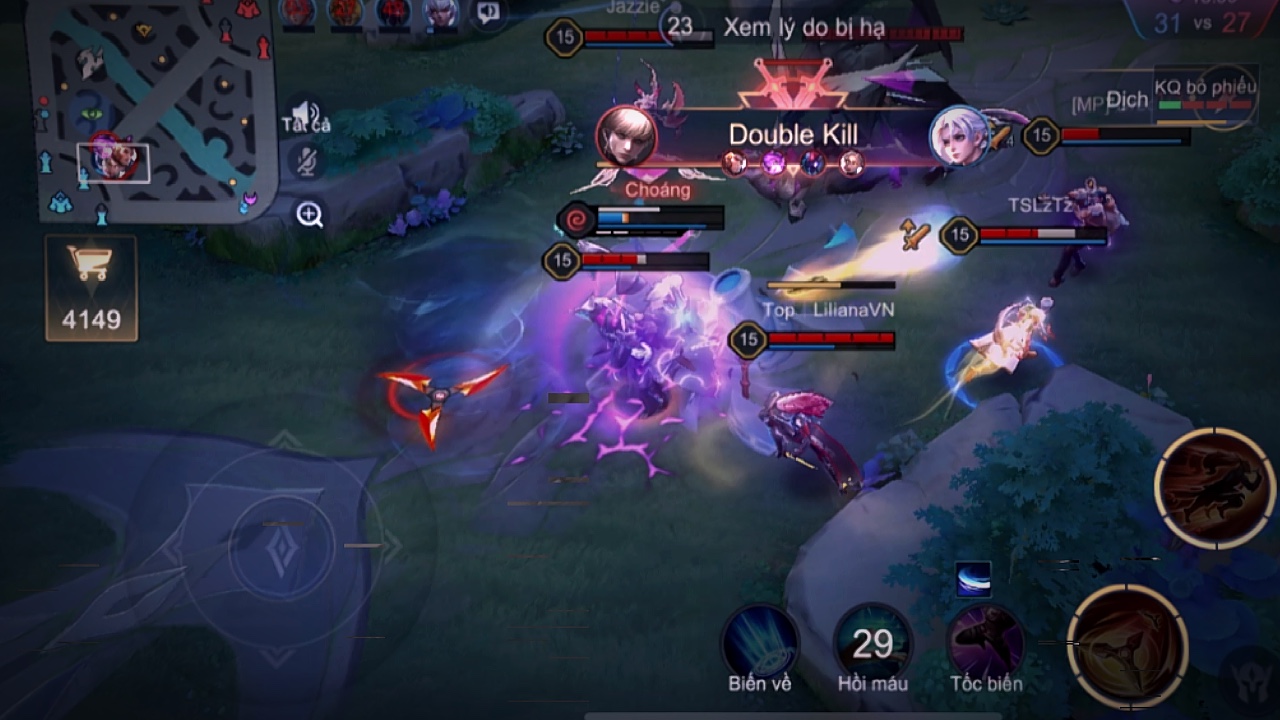This screenshot has width=1280, height=720.
Task: Open the "KQ bỏ phiếu" vote result panel
Action: tap(1204, 95)
